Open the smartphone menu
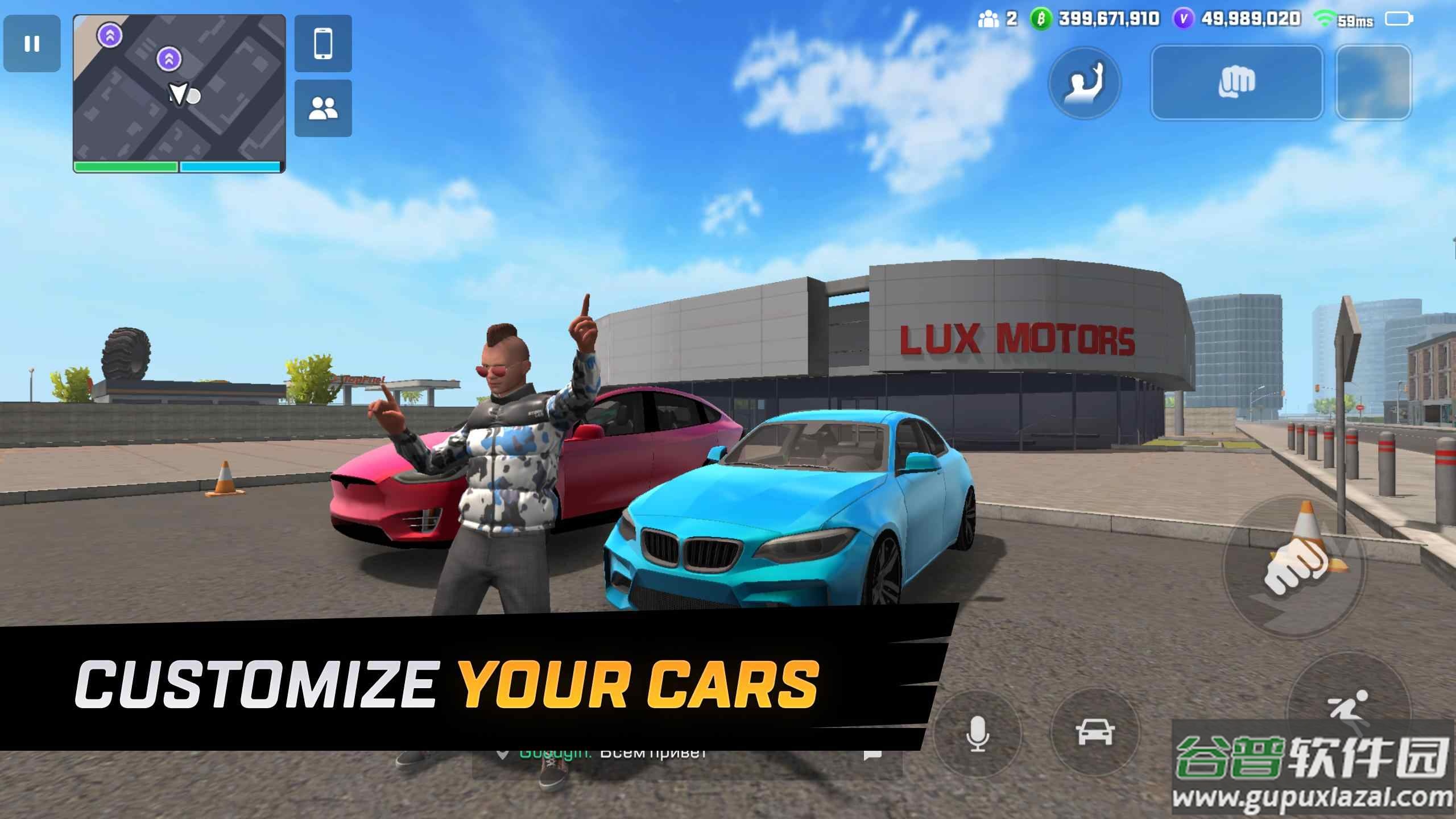 (323, 44)
